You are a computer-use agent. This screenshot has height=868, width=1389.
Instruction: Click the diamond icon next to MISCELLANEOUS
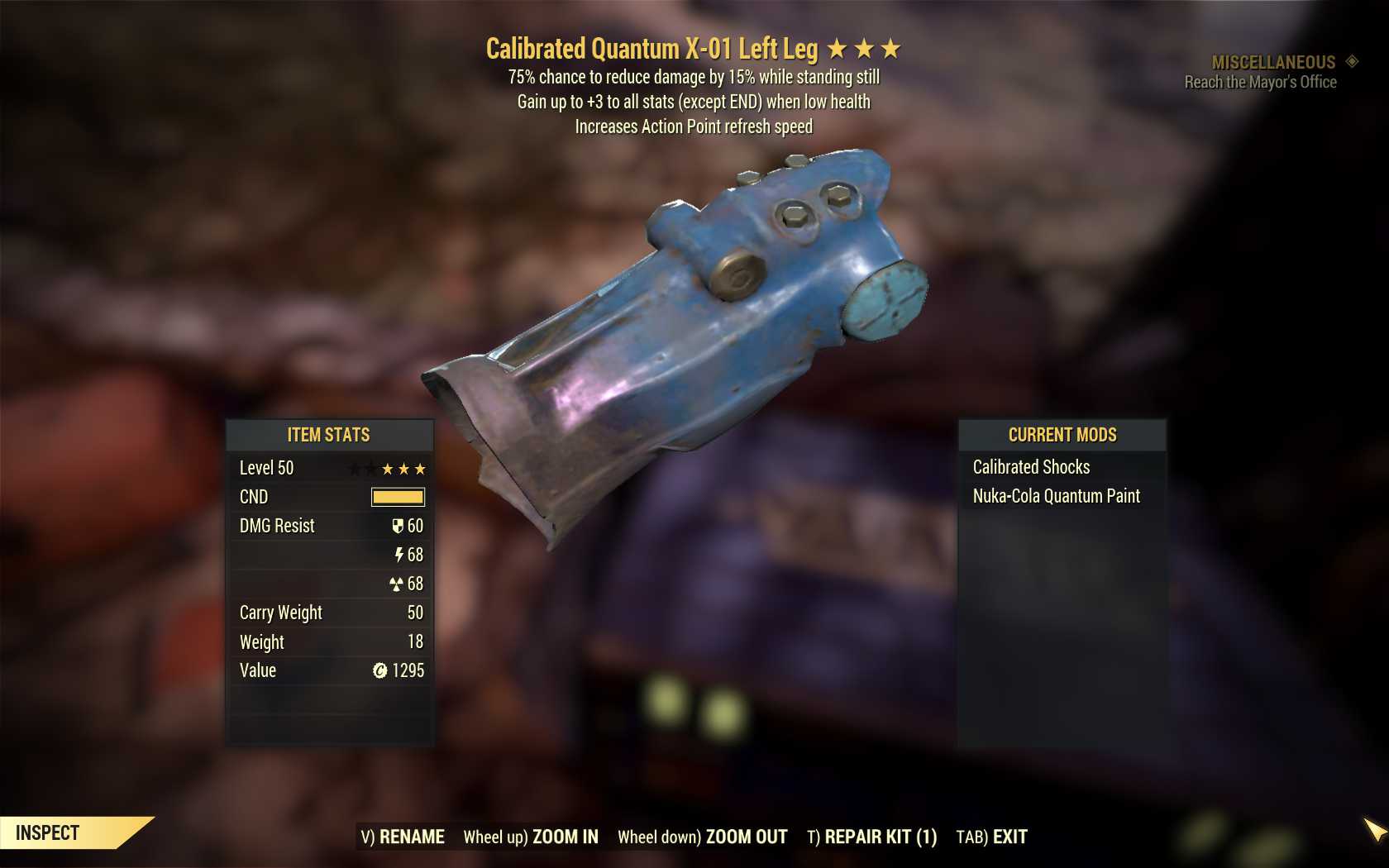1351,60
